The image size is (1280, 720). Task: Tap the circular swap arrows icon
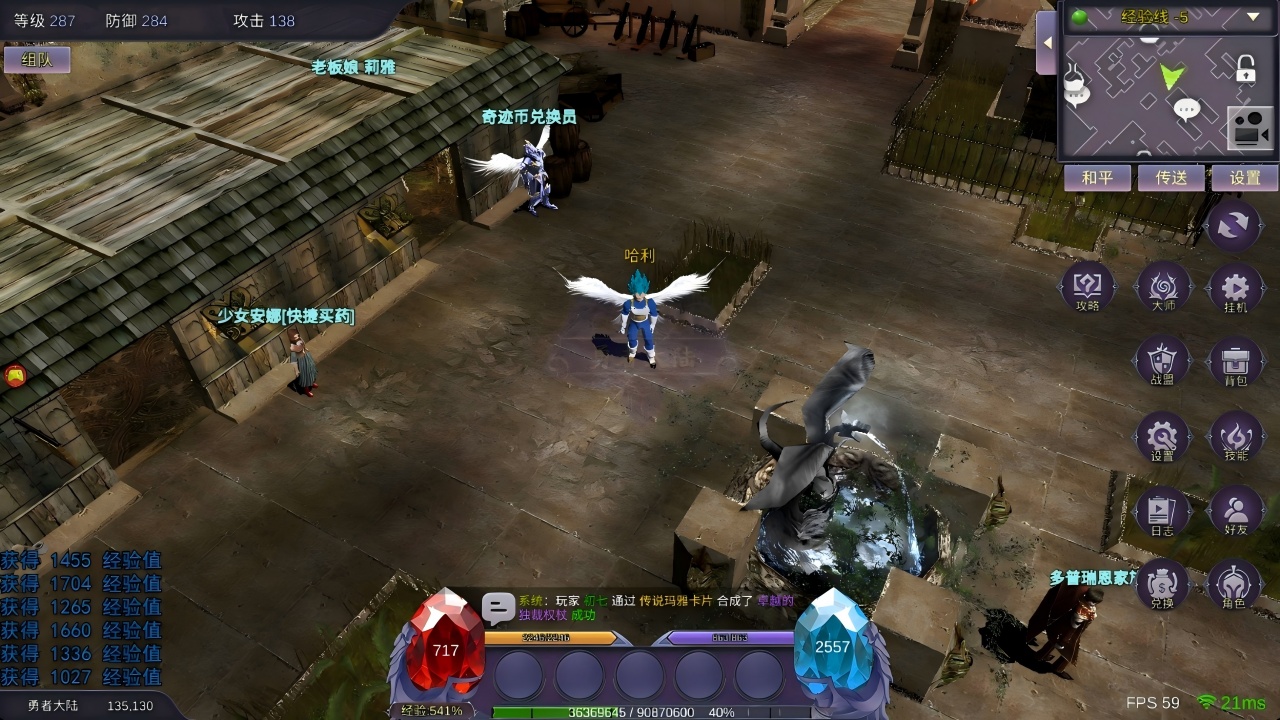pos(1235,225)
